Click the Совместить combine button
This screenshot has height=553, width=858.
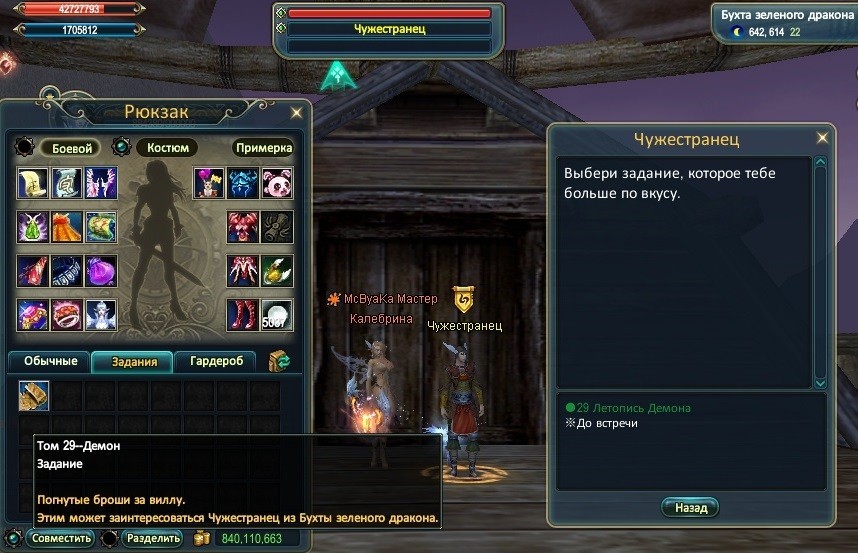[60, 539]
